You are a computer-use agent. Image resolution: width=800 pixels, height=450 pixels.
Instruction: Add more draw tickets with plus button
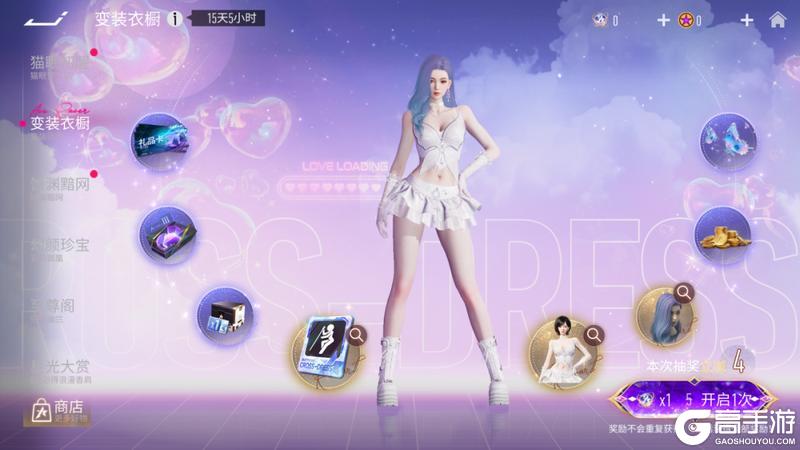point(663,20)
